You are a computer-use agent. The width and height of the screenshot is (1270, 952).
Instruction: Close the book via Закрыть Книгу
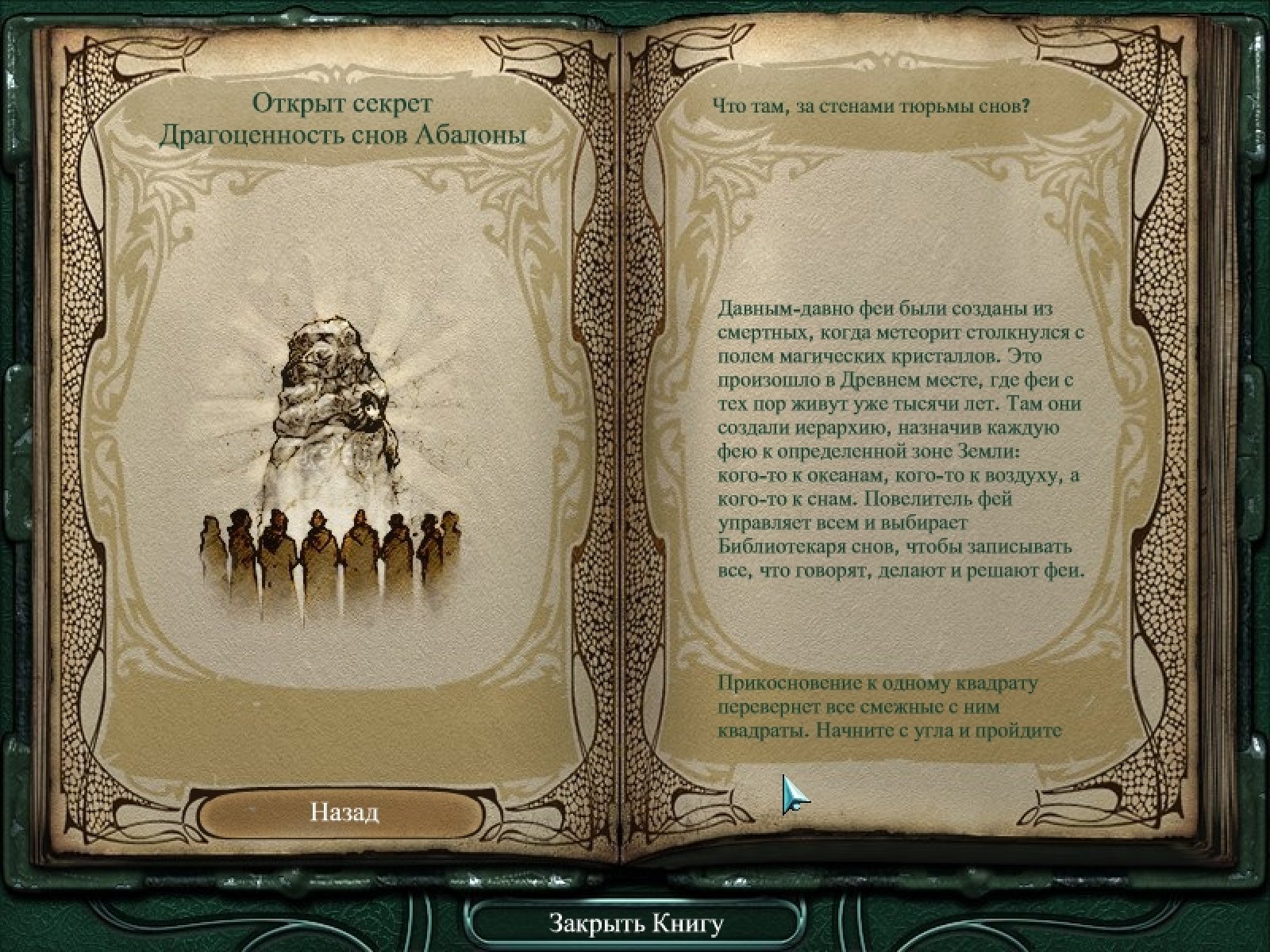pyautogui.click(x=636, y=923)
